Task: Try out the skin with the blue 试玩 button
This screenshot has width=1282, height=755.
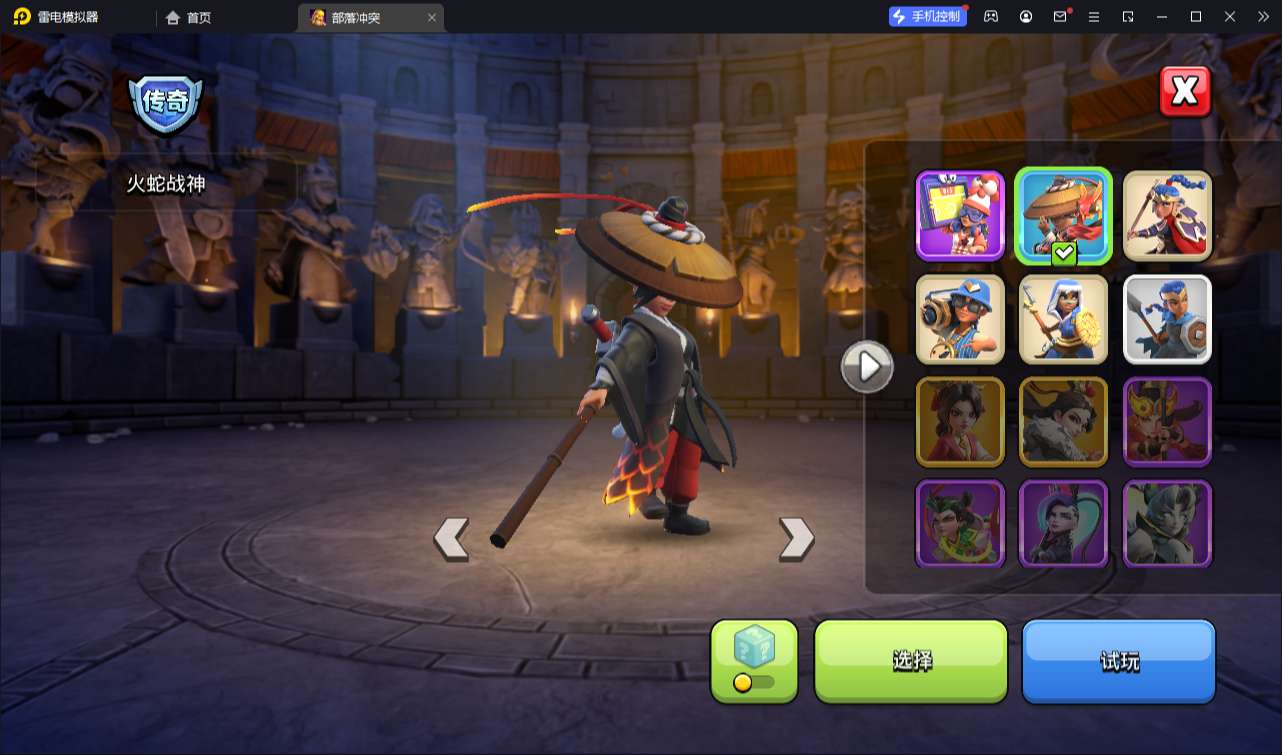Action: coord(1118,660)
